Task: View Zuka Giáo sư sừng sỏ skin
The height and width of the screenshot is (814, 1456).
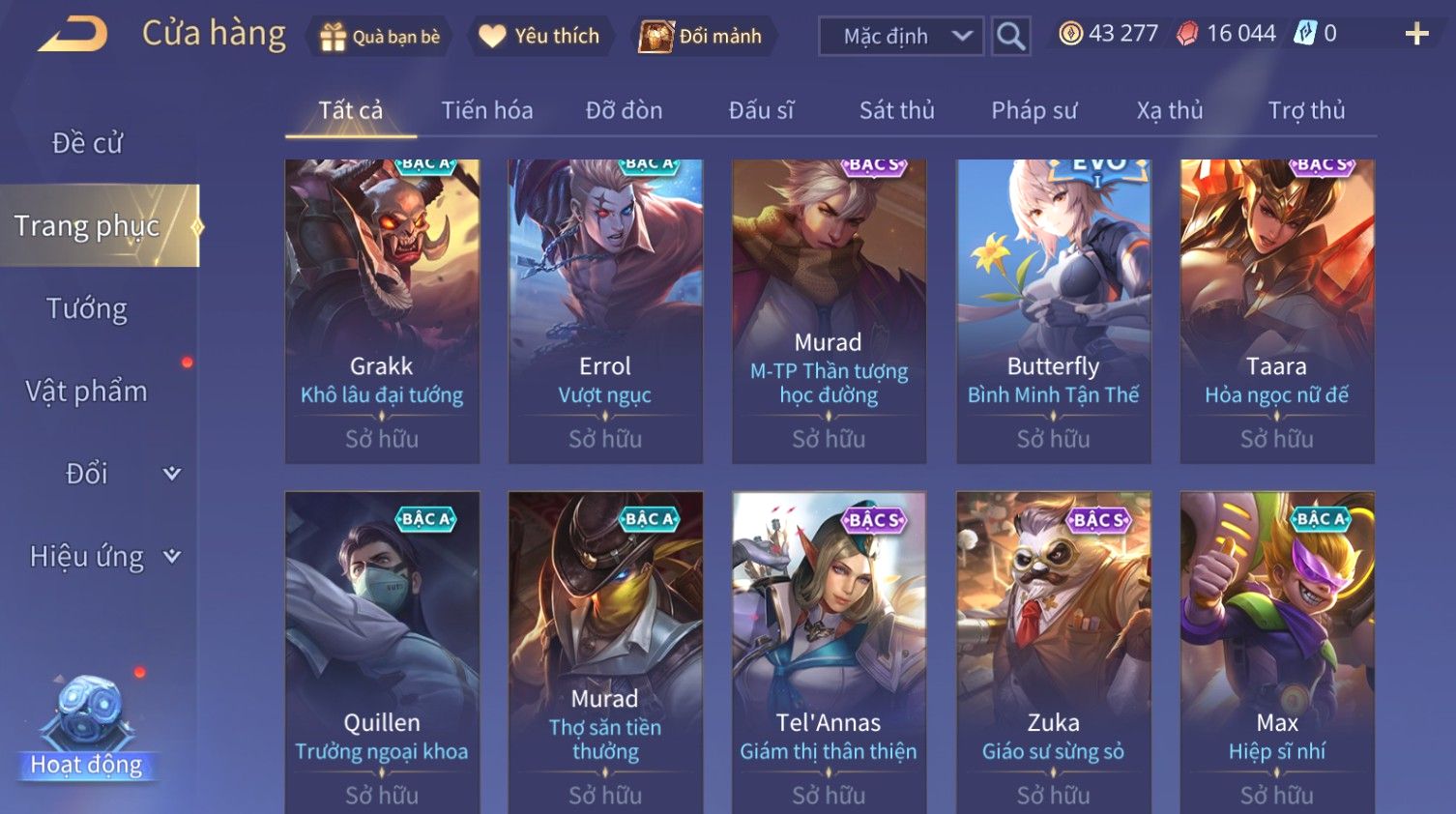Action: [x=1053, y=648]
